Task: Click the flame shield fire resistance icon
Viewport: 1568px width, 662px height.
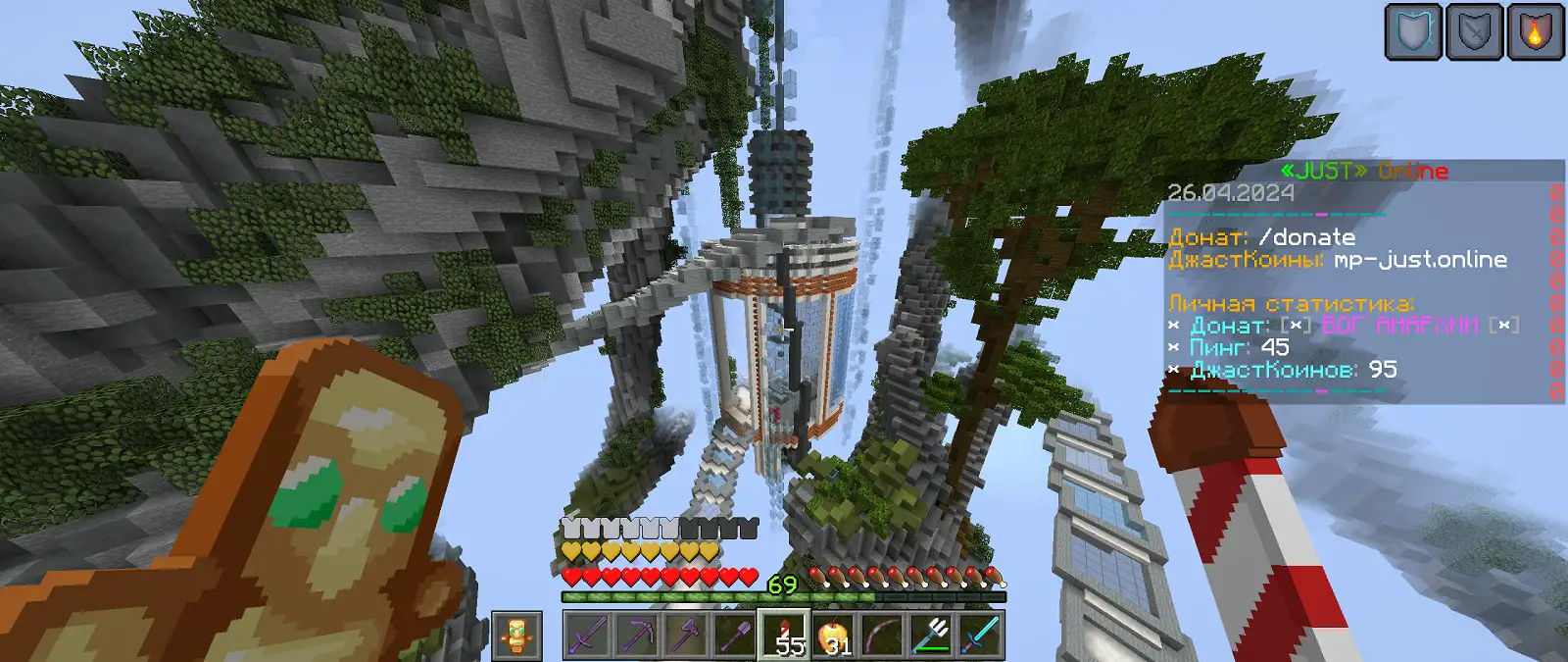Action: click(x=1535, y=32)
